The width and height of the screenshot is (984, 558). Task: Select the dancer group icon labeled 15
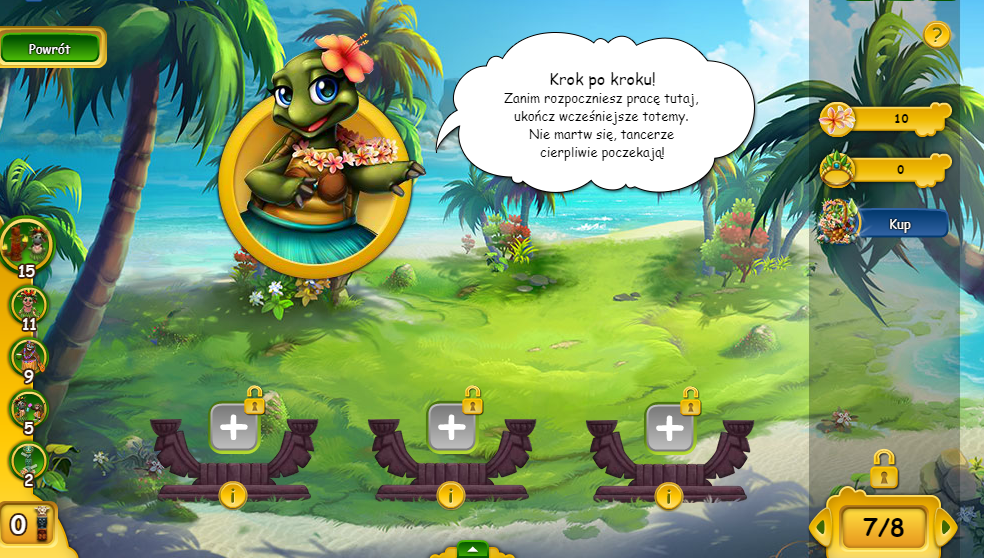click(25, 242)
